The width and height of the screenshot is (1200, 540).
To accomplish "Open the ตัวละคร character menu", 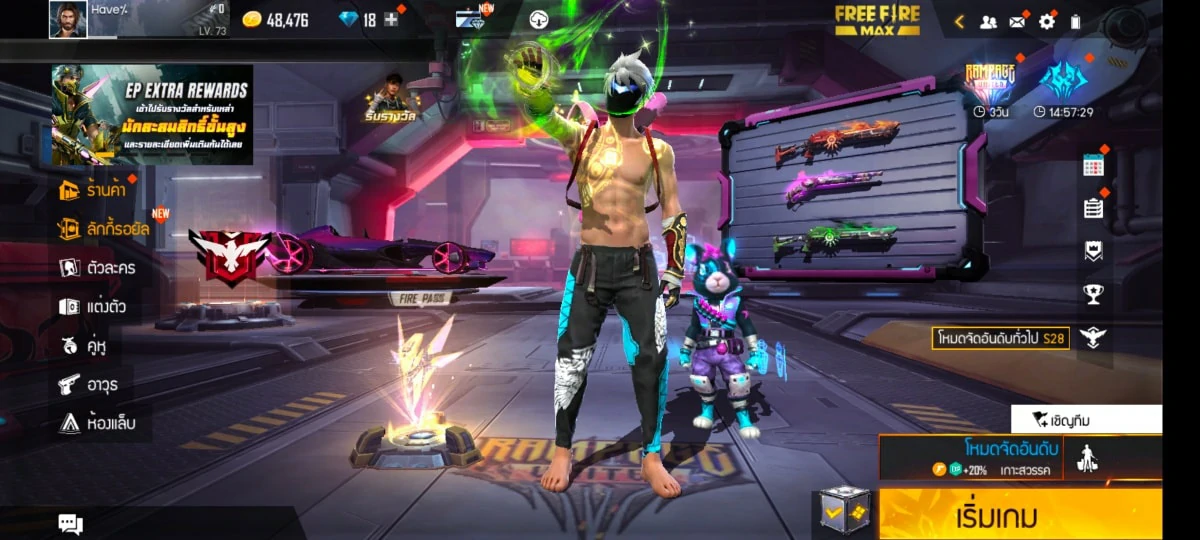I will coord(98,268).
